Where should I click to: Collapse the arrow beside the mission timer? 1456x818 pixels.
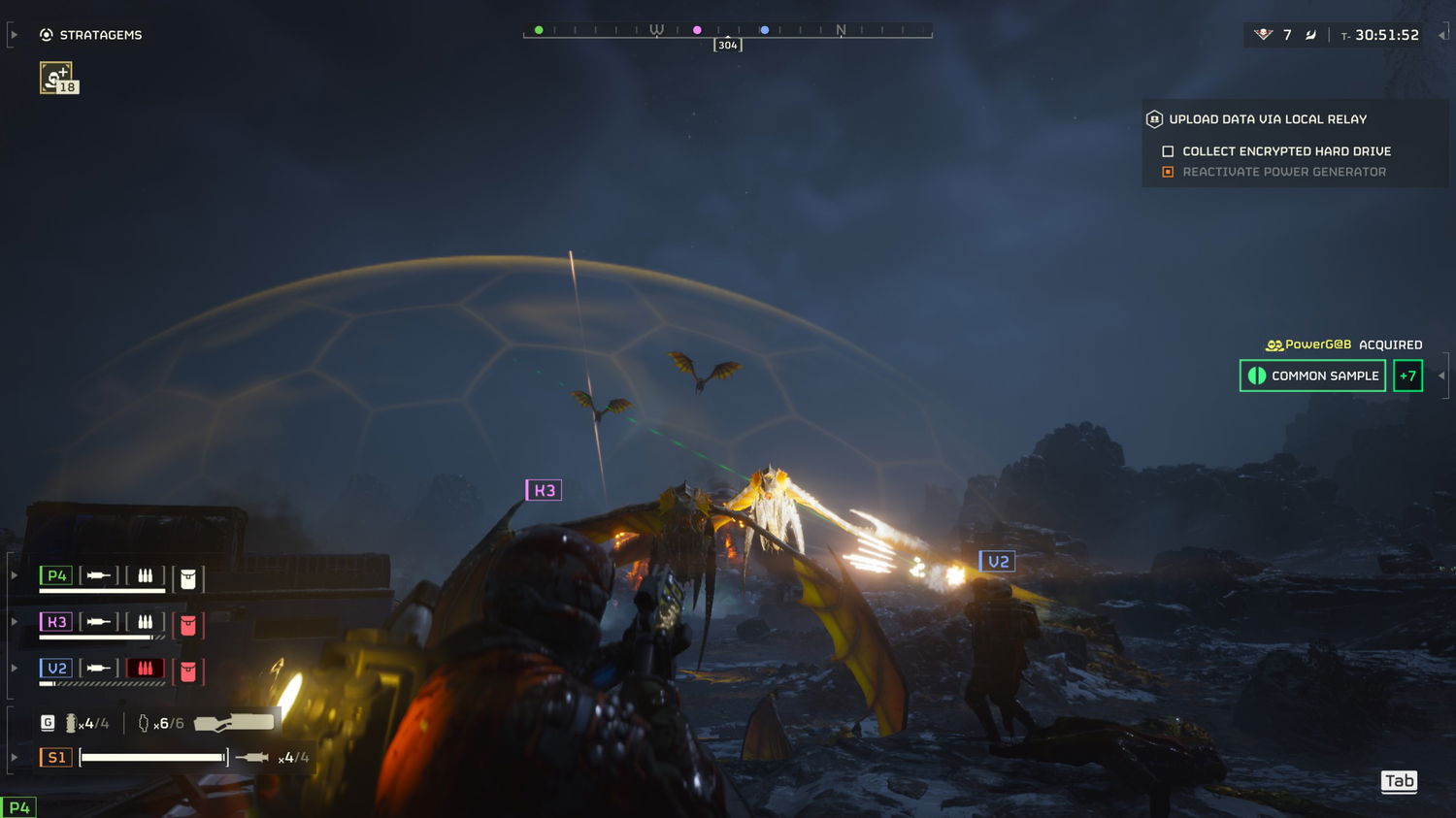coord(1442,35)
